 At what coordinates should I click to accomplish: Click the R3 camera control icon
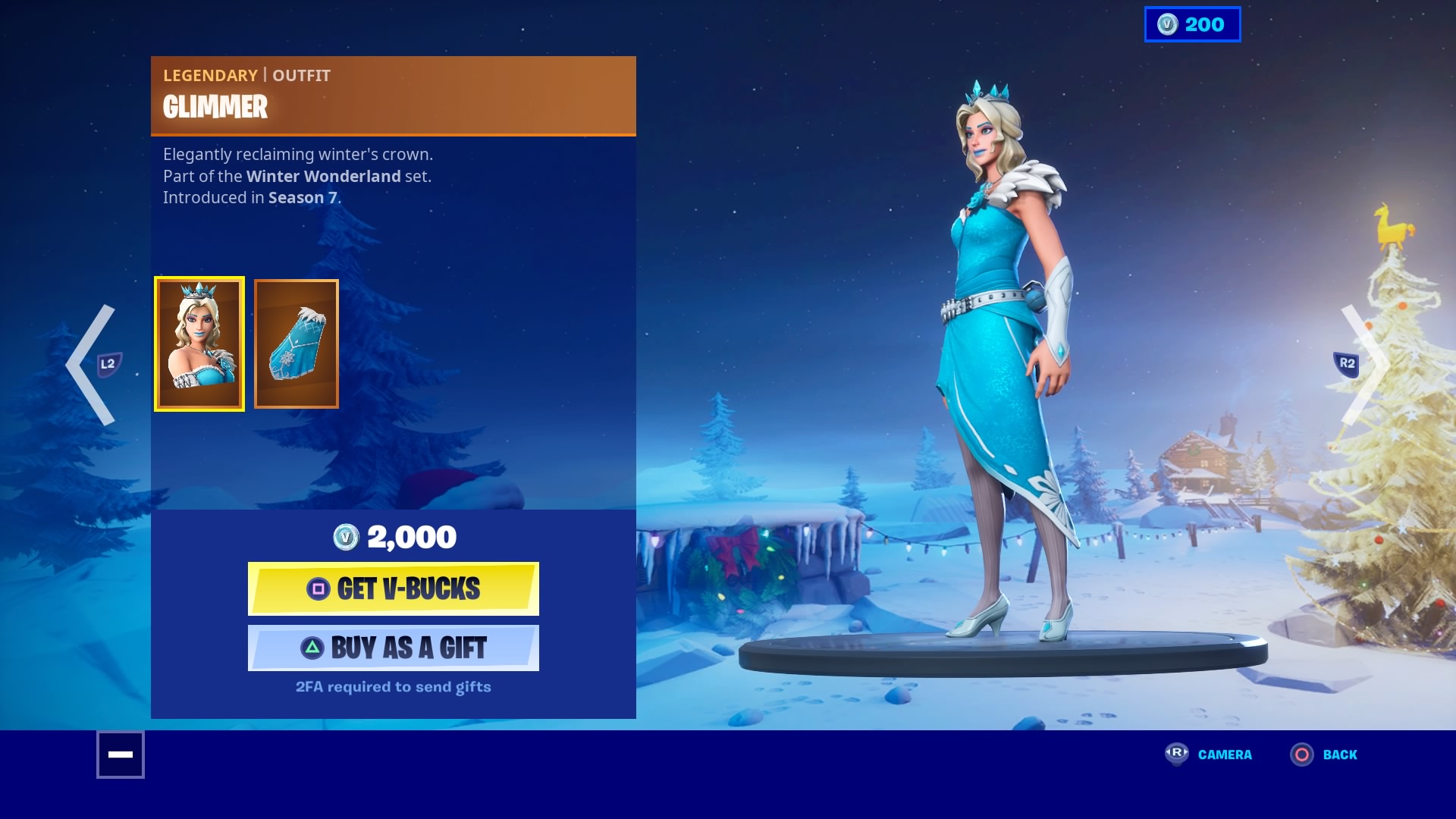pos(1175,755)
